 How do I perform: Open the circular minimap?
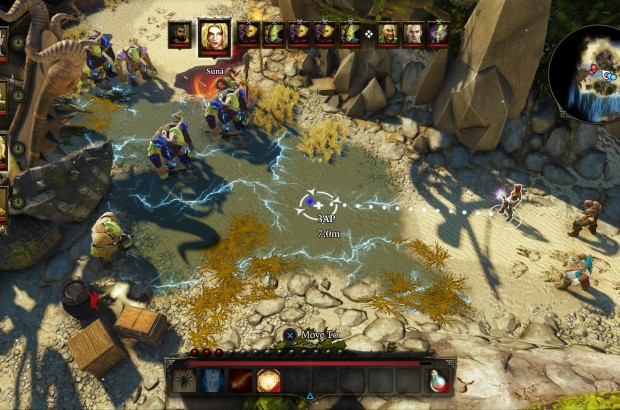[586, 71]
